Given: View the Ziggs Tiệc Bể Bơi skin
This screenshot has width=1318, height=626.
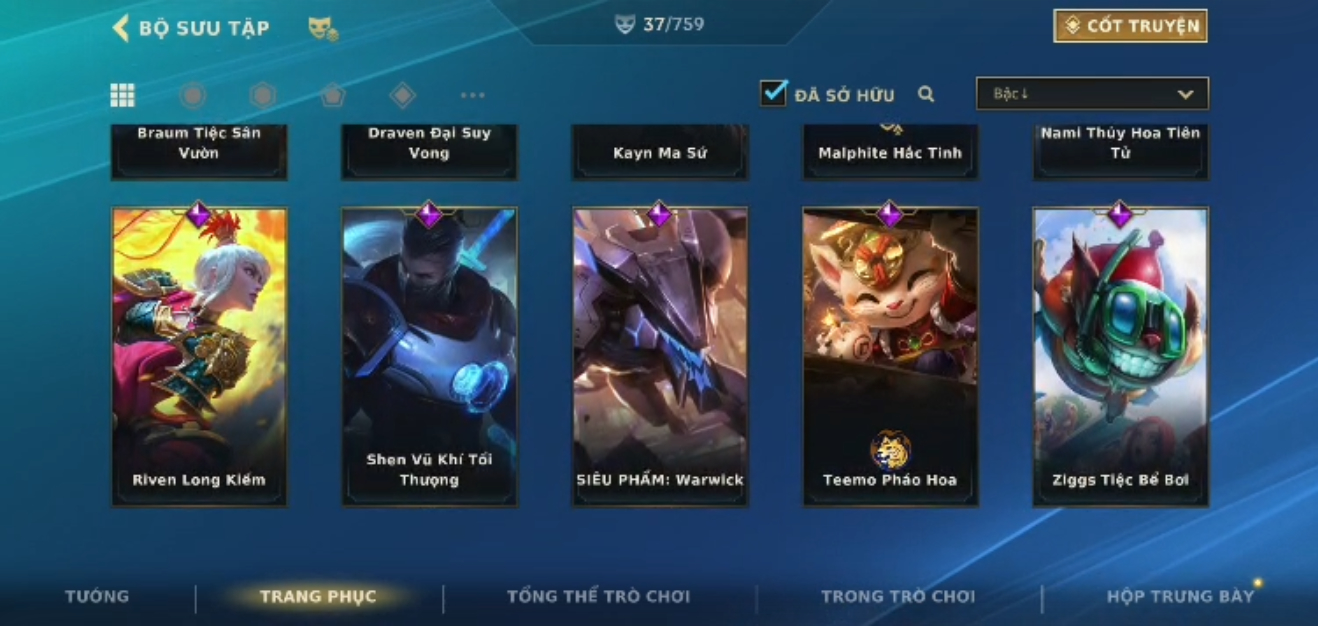Looking at the screenshot, I should (1120, 356).
